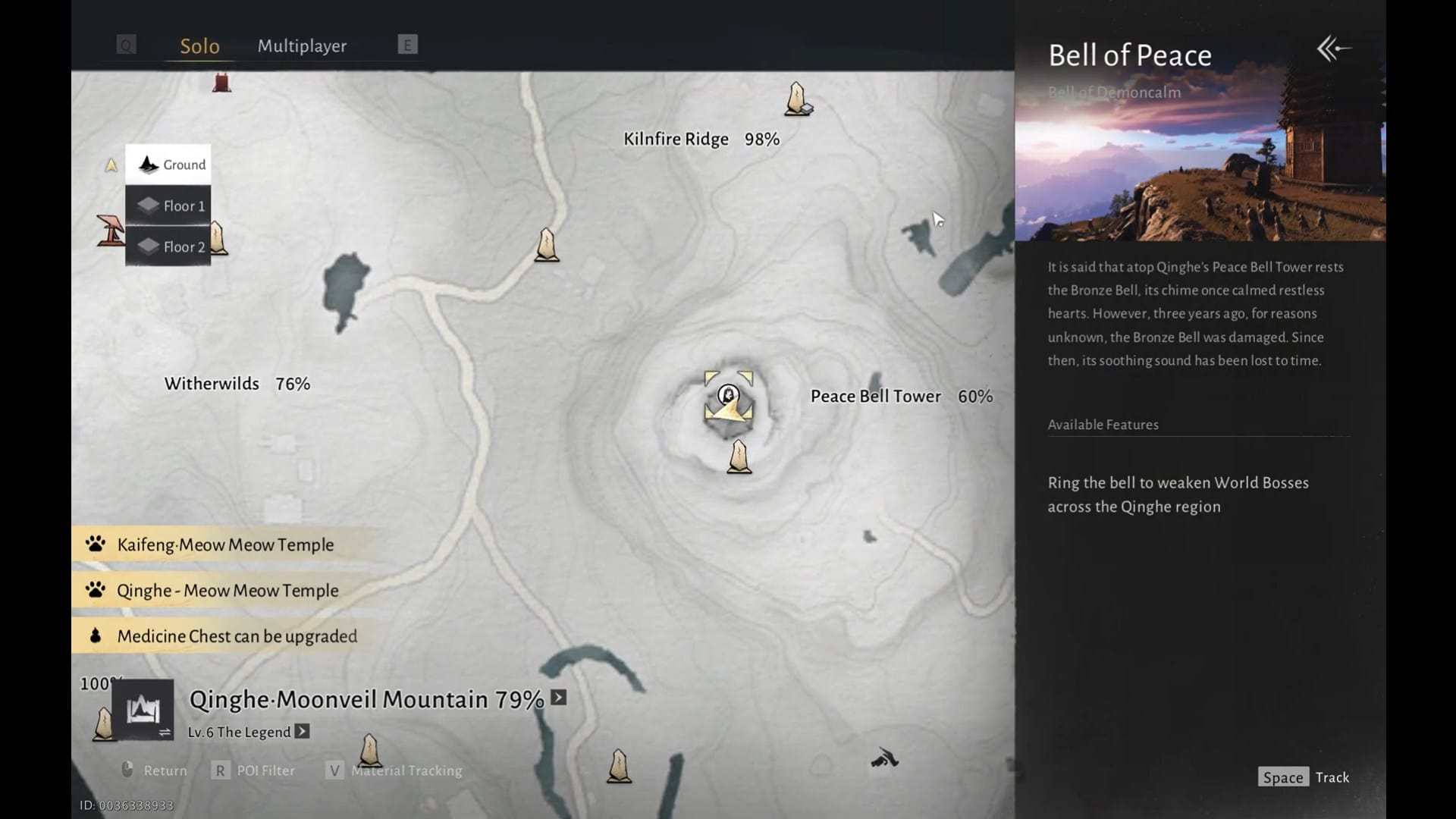Open the region switch map icon
The image size is (1456, 819).
pyautogui.click(x=143, y=711)
